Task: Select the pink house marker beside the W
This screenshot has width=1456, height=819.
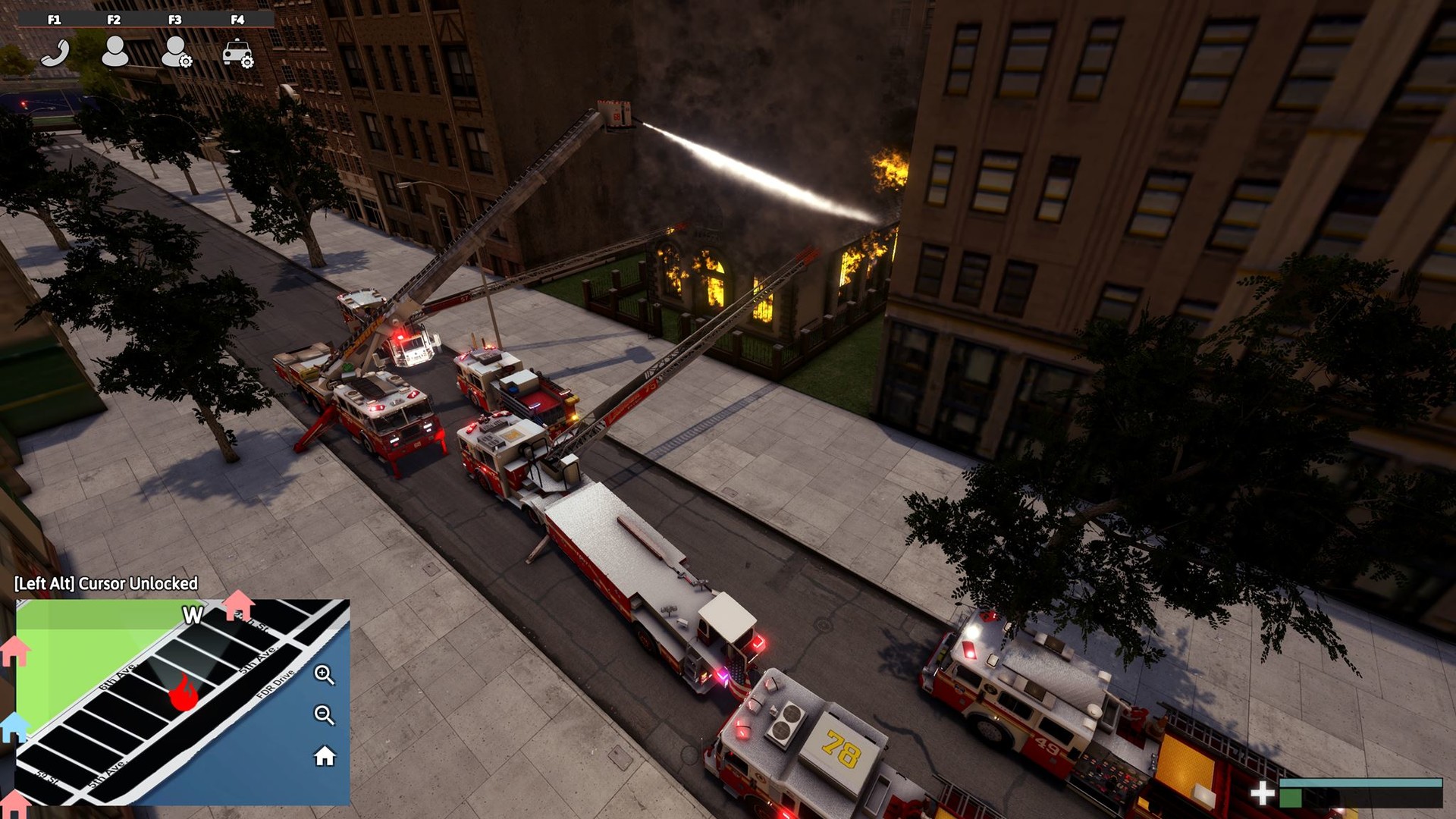Action: (x=238, y=605)
